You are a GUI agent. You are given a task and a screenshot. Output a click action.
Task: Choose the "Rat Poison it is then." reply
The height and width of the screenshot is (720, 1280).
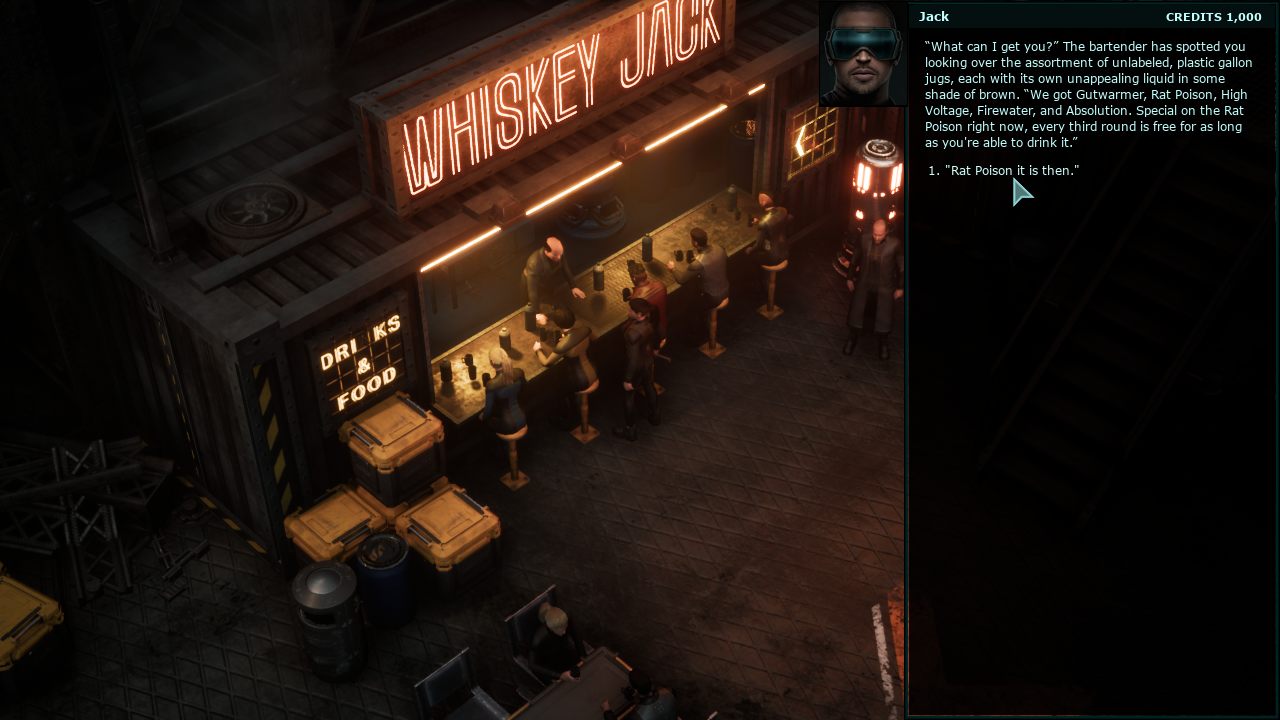tap(1011, 171)
